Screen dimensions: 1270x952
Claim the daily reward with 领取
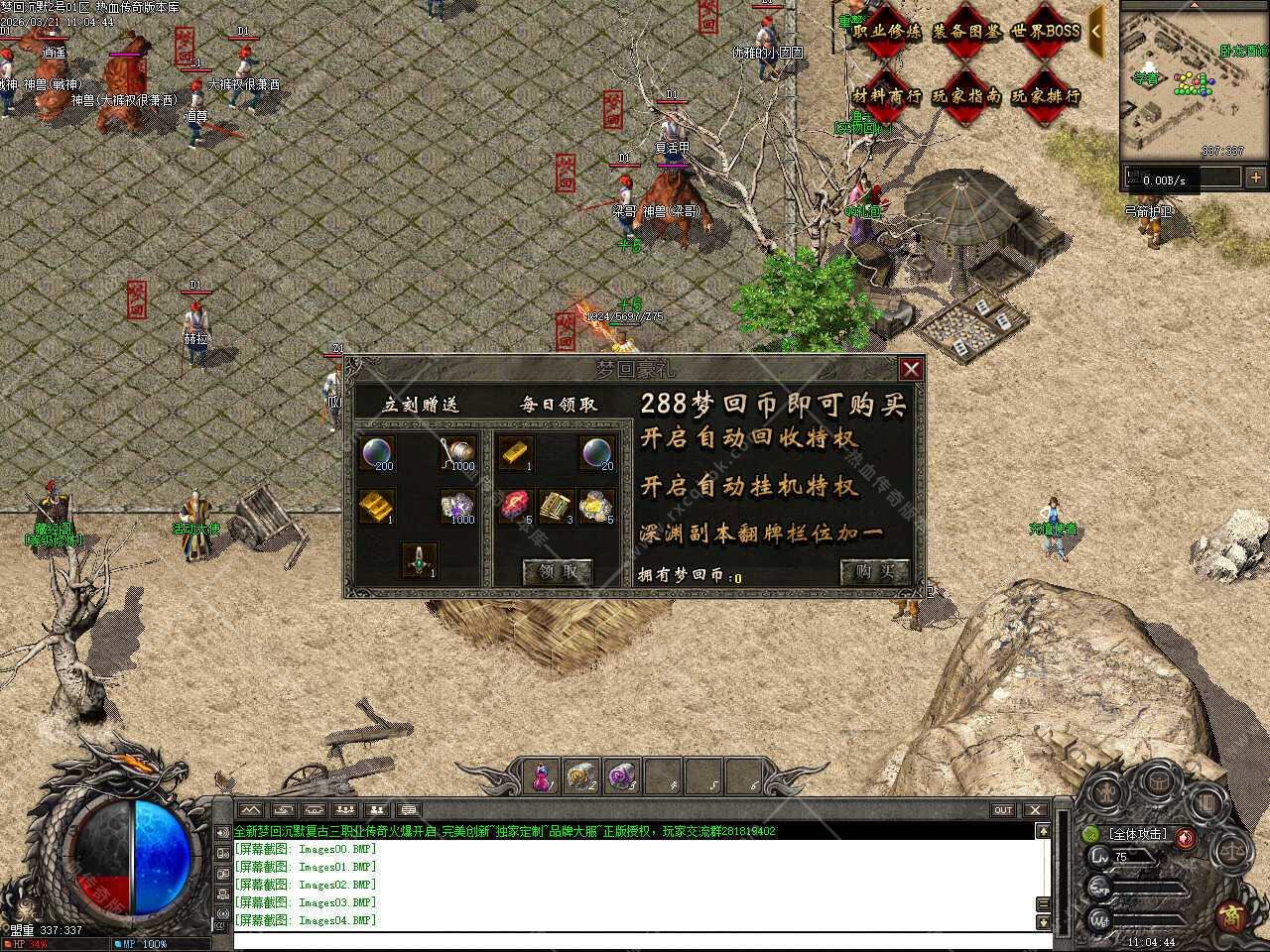(x=557, y=571)
